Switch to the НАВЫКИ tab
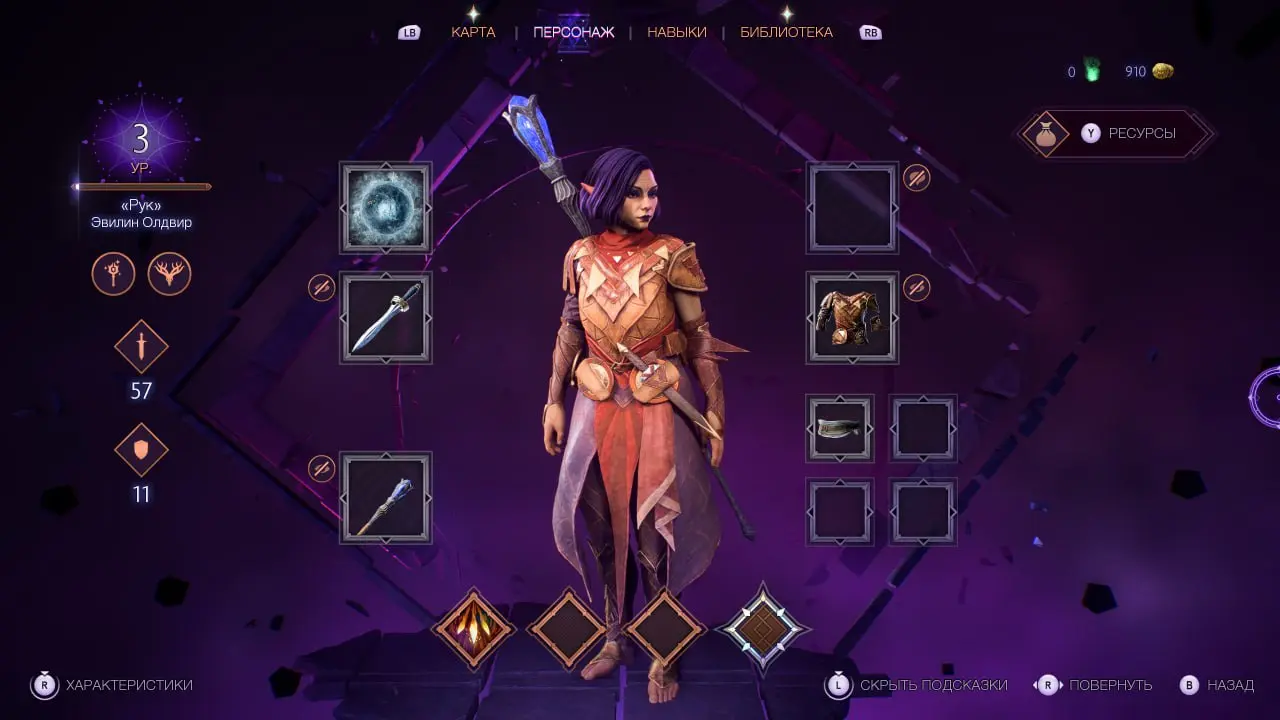This screenshot has height=720, width=1280. click(x=676, y=31)
